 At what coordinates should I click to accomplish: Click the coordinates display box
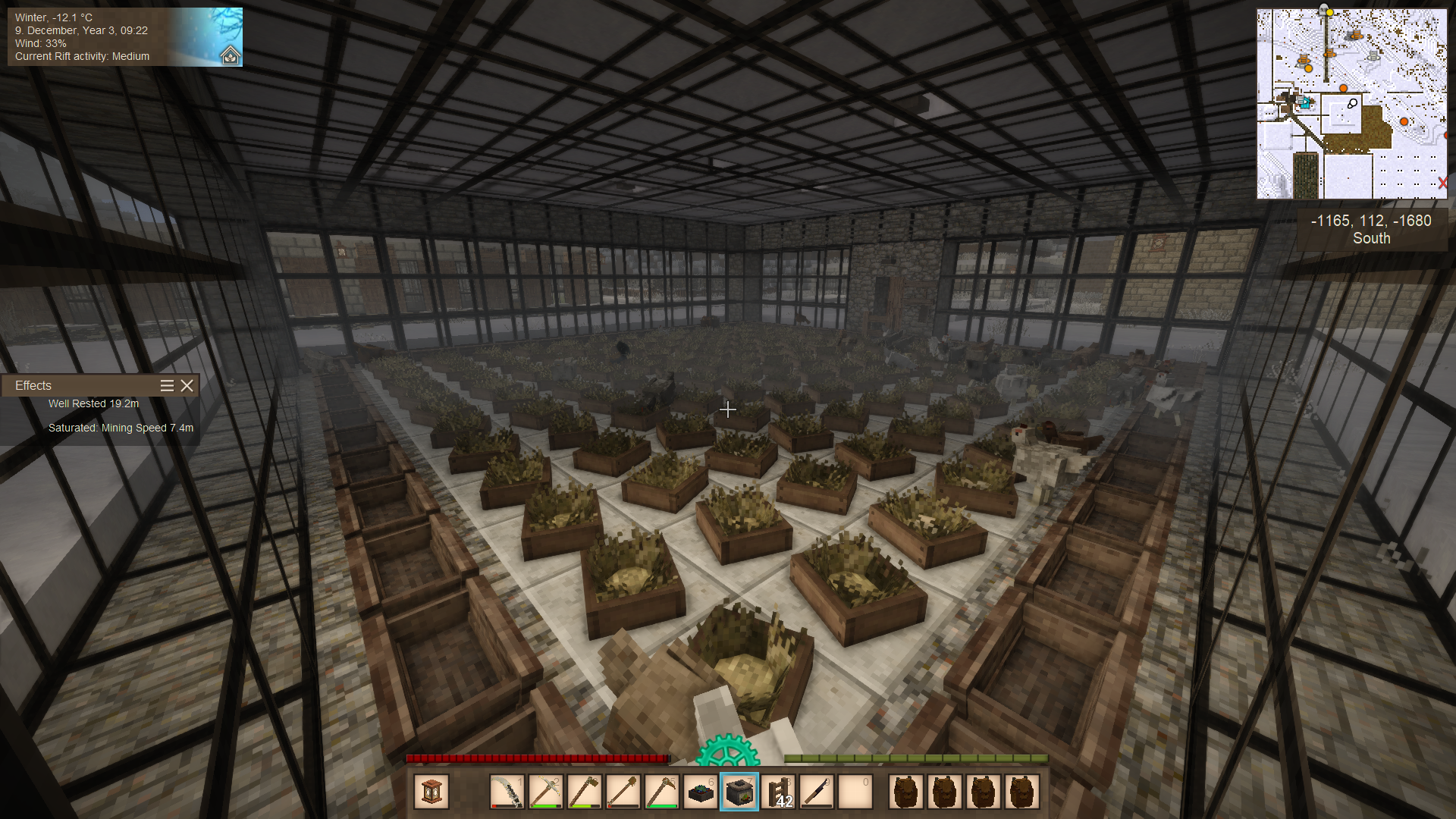point(1371,229)
